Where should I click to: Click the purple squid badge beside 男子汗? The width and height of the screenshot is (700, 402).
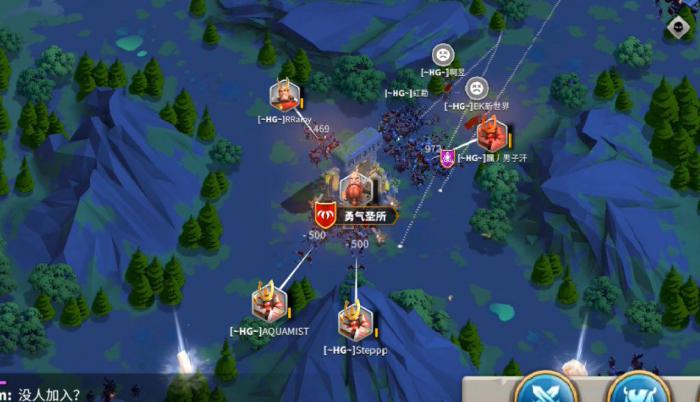tap(449, 157)
